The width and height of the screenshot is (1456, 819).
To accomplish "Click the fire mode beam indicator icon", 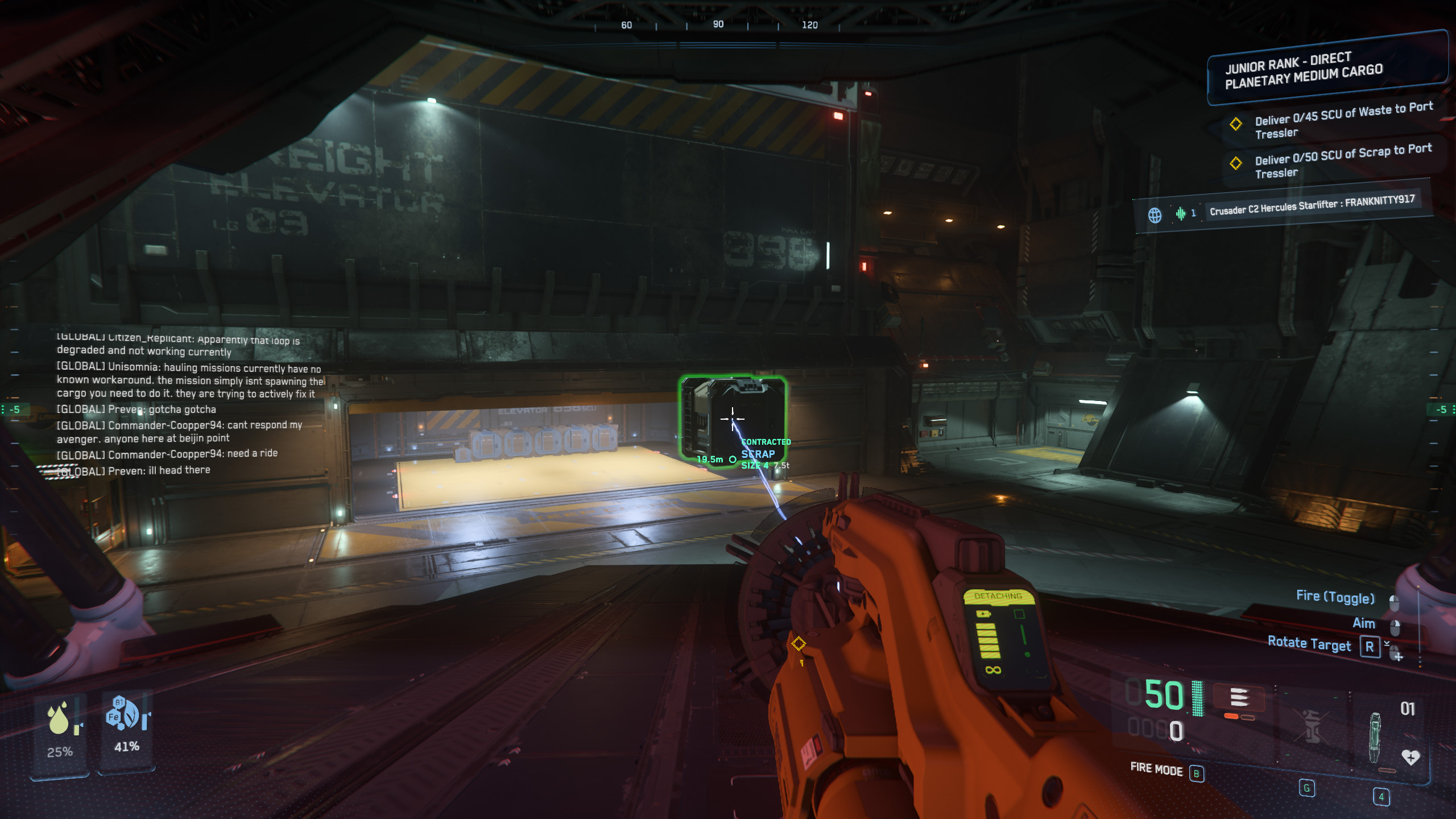I will coord(1239,697).
